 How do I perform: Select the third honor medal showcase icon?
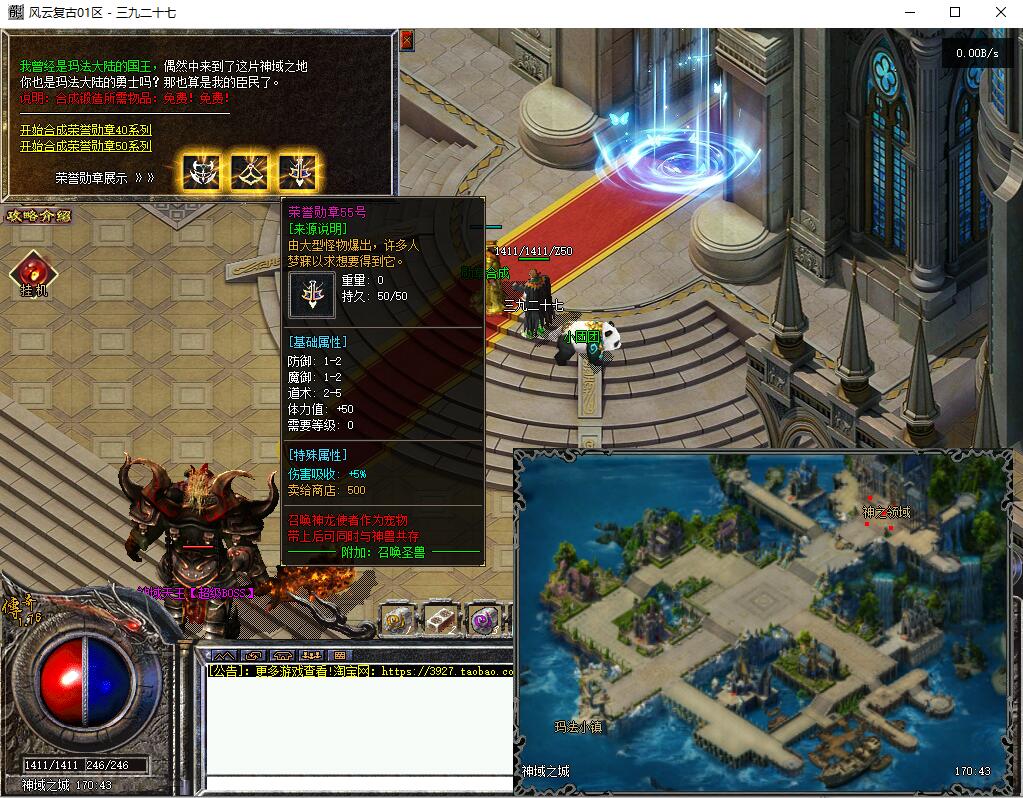pos(296,172)
